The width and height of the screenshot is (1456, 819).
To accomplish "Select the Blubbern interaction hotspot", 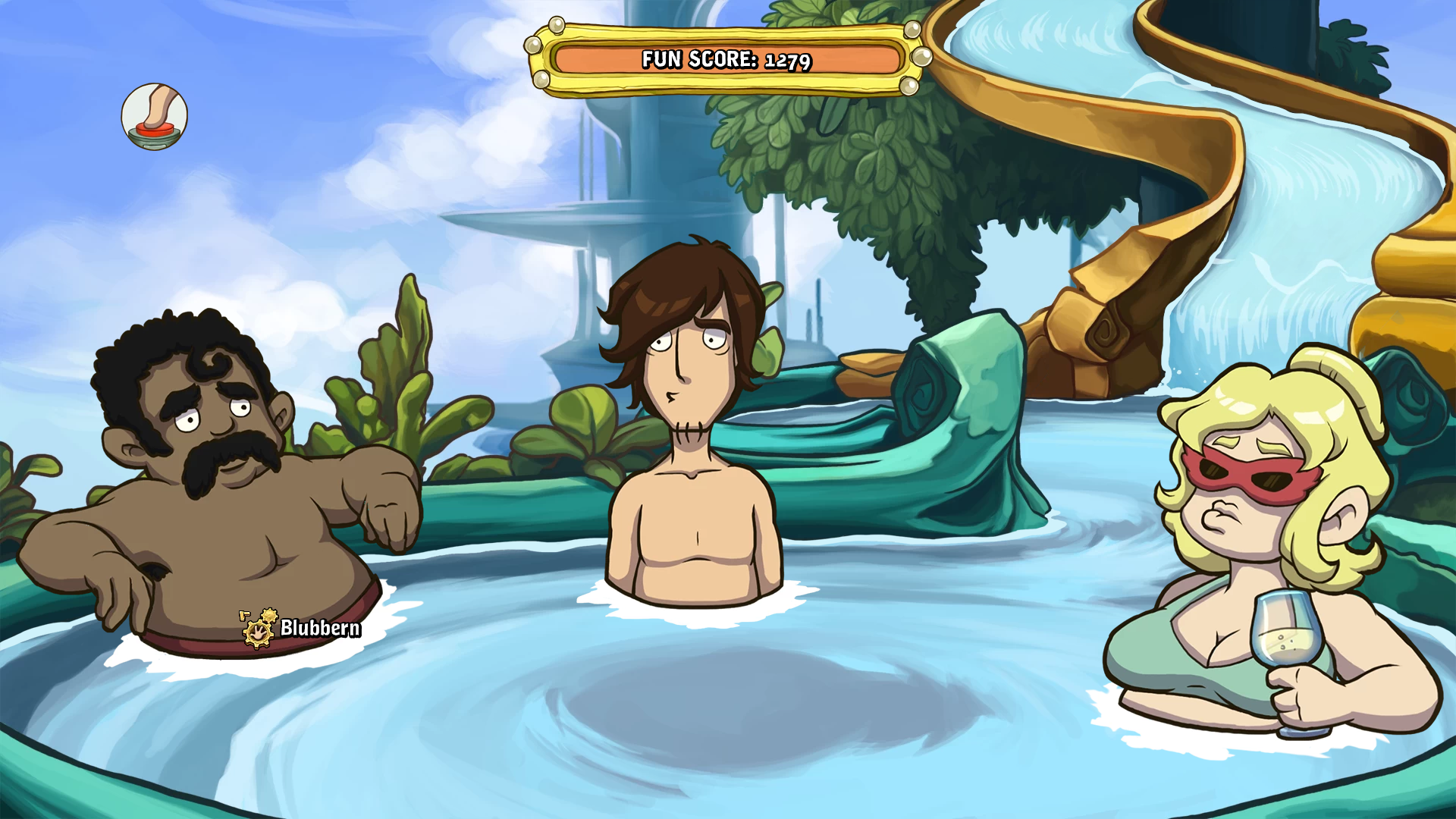I will click(259, 629).
